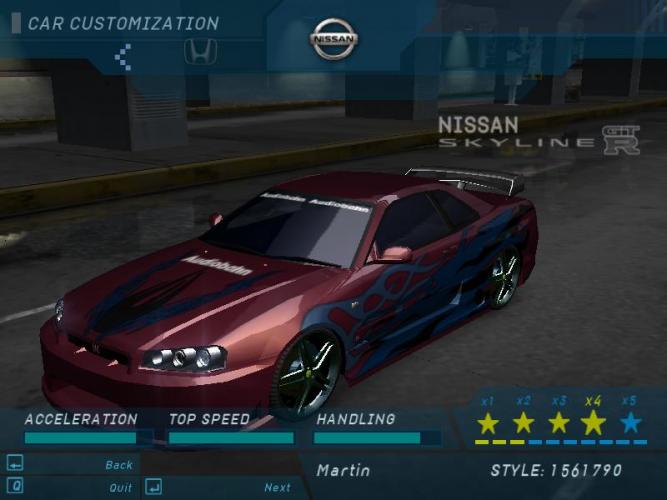Proceed with the Next button
Viewport: 667px width, 500px height.
tap(277, 488)
